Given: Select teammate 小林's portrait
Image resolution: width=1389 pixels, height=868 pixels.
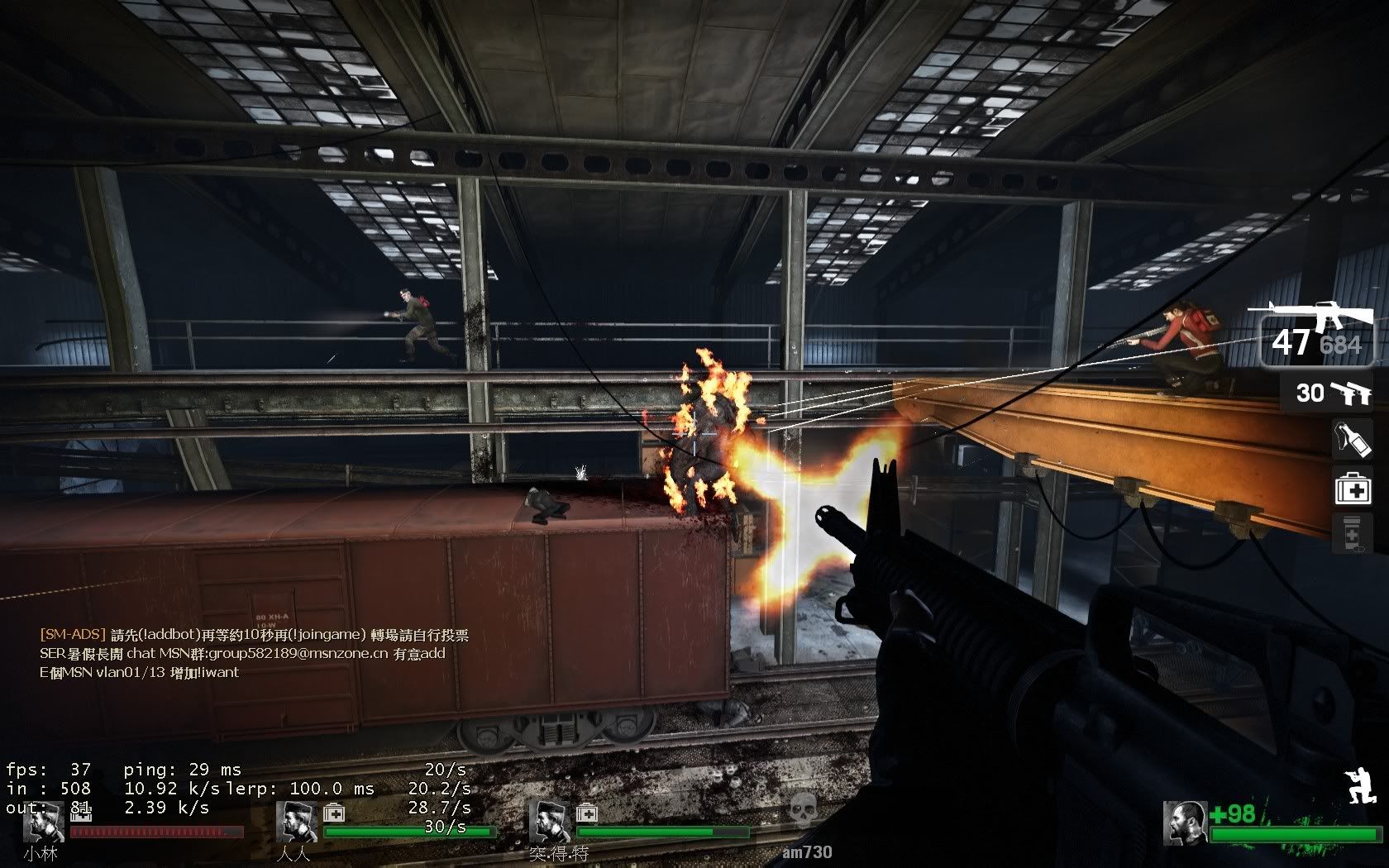Looking at the screenshot, I should coord(44,821).
